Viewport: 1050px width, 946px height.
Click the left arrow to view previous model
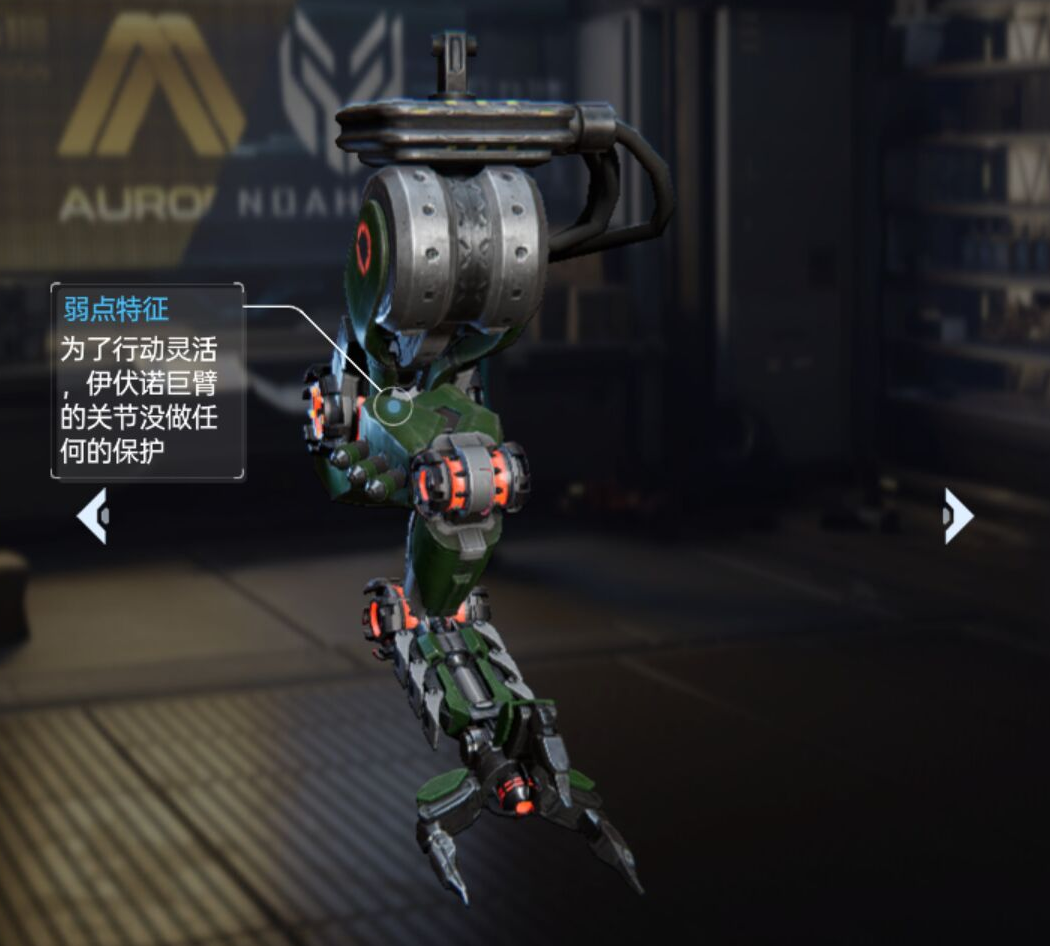(93, 517)
